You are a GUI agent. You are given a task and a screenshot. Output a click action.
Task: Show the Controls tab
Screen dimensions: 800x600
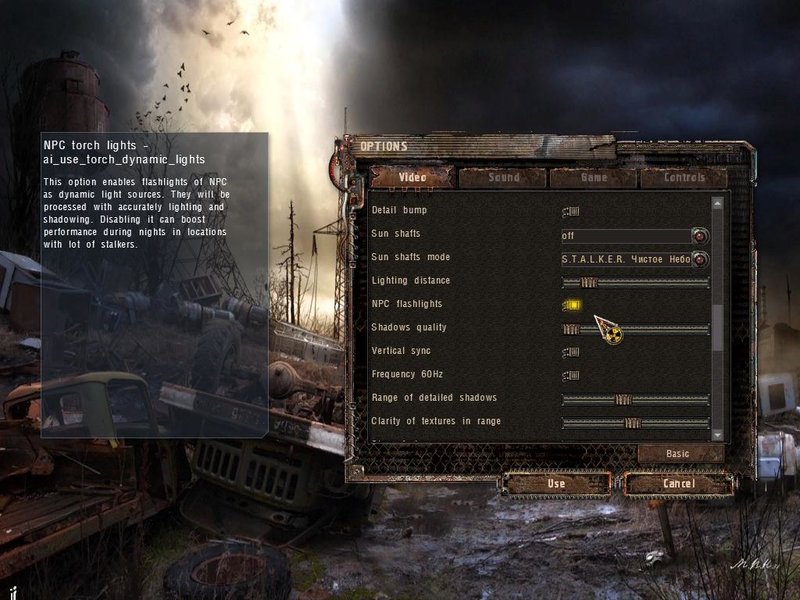click(684, 178)
